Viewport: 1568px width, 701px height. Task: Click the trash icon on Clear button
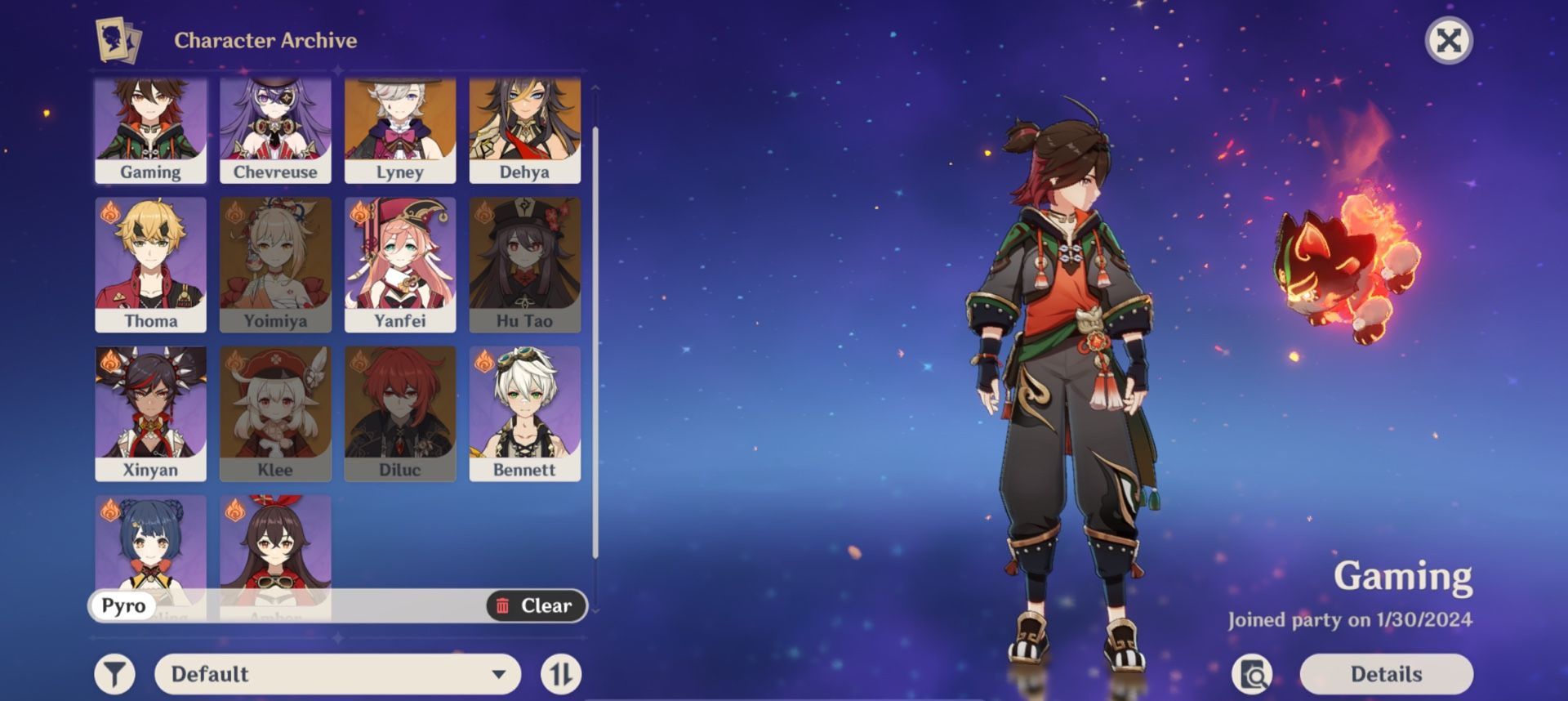[505, 605]
